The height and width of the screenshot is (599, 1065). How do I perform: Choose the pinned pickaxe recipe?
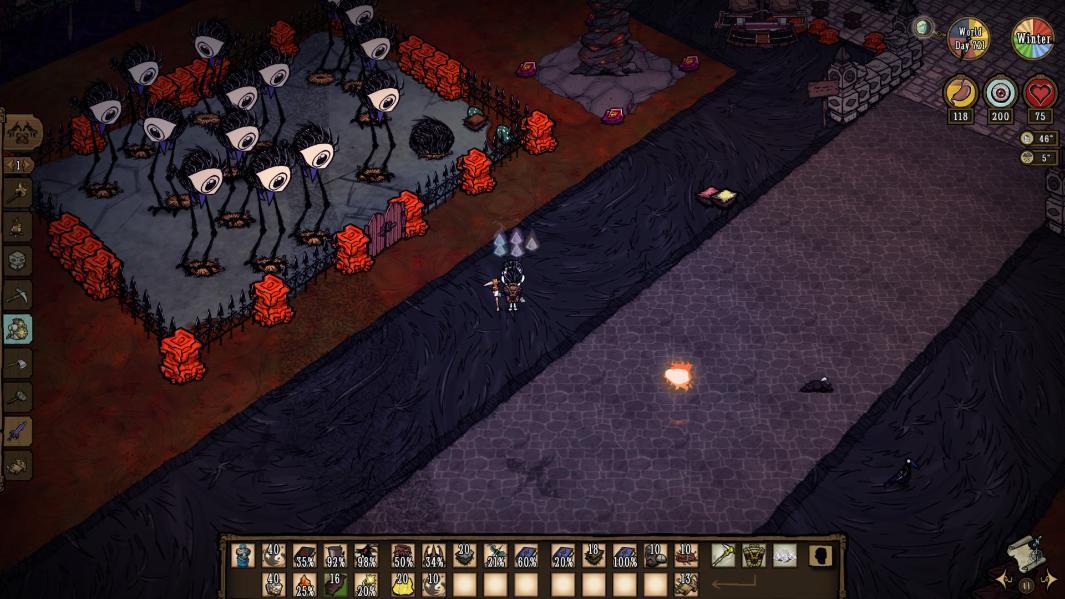click(18, 295)
